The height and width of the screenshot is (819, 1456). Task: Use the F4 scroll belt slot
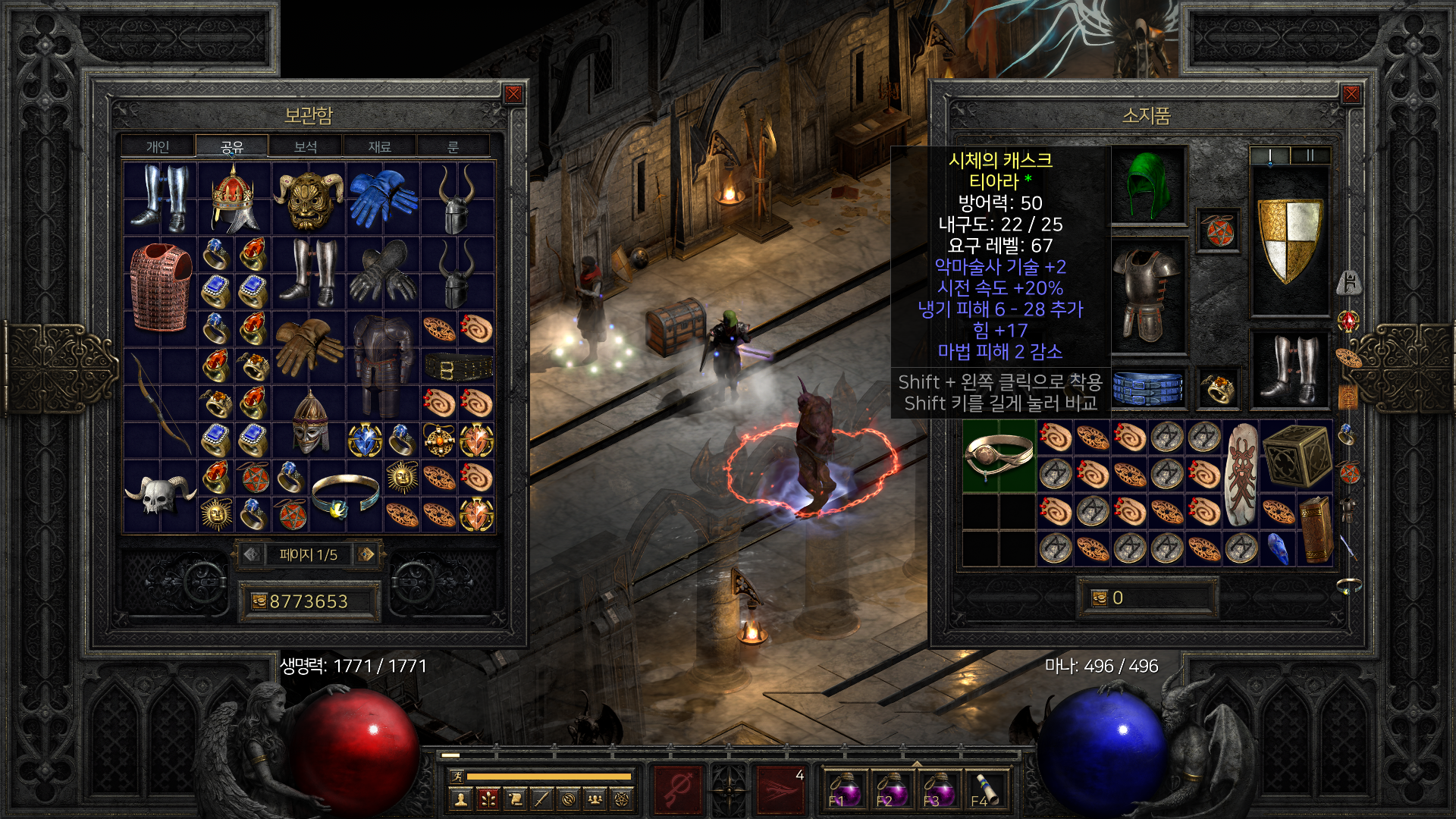pyautogui.click(x=985, y=789)
